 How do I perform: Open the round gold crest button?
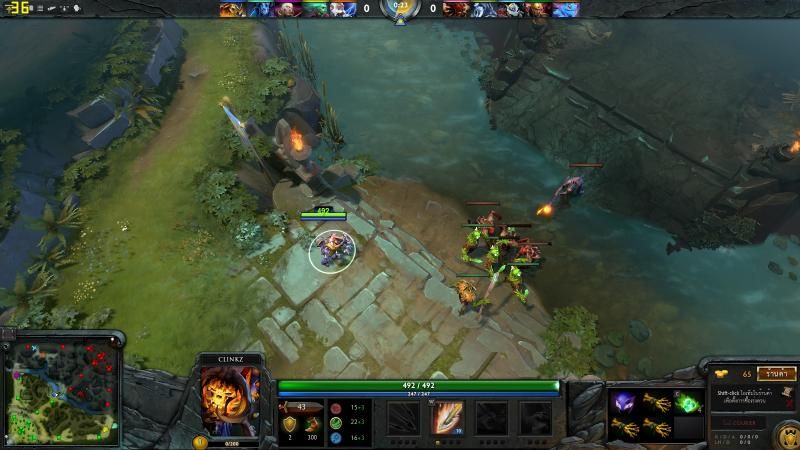pyautogui.click(x=787, y=435)
